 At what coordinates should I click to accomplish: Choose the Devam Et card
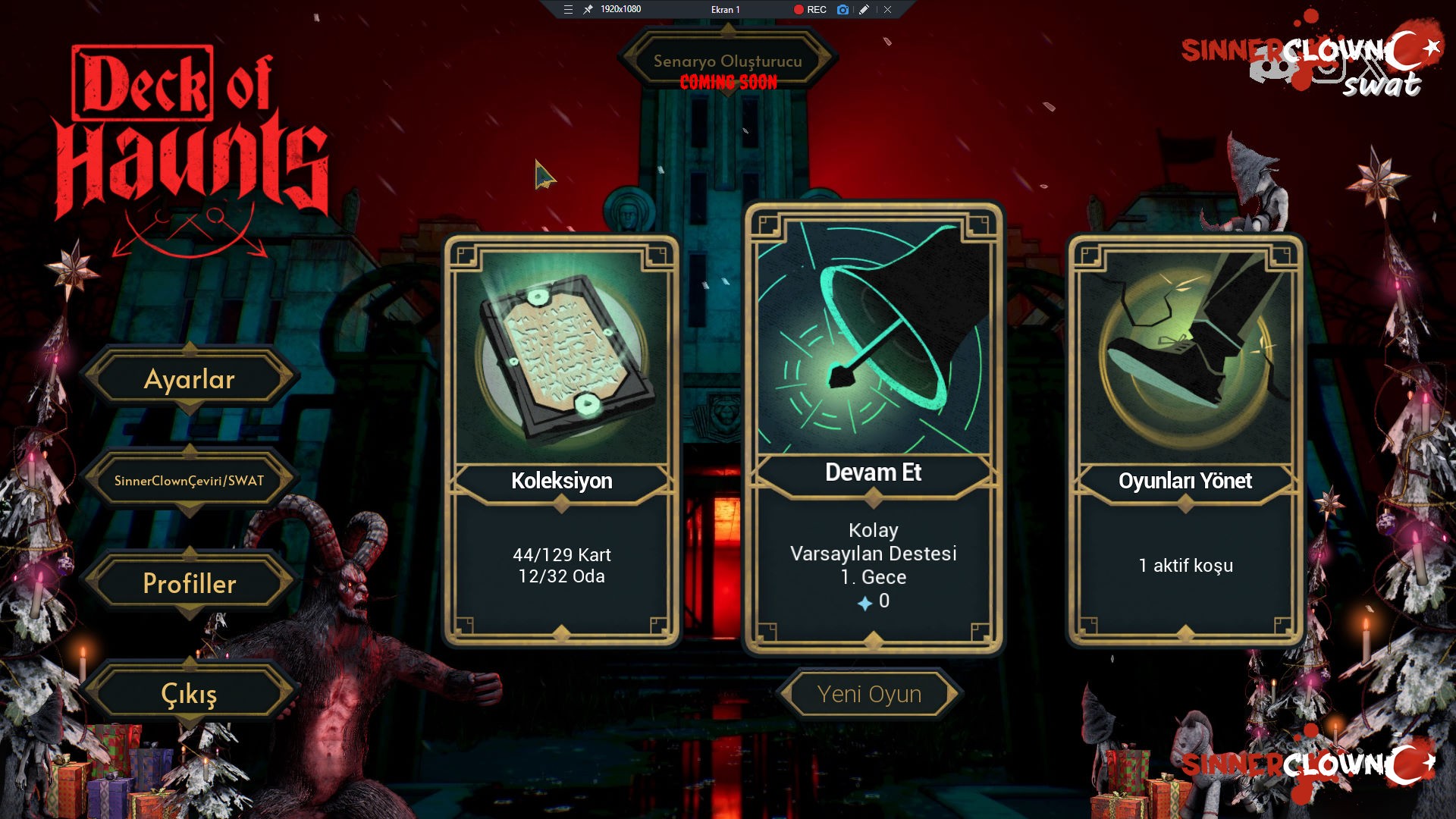874,428
